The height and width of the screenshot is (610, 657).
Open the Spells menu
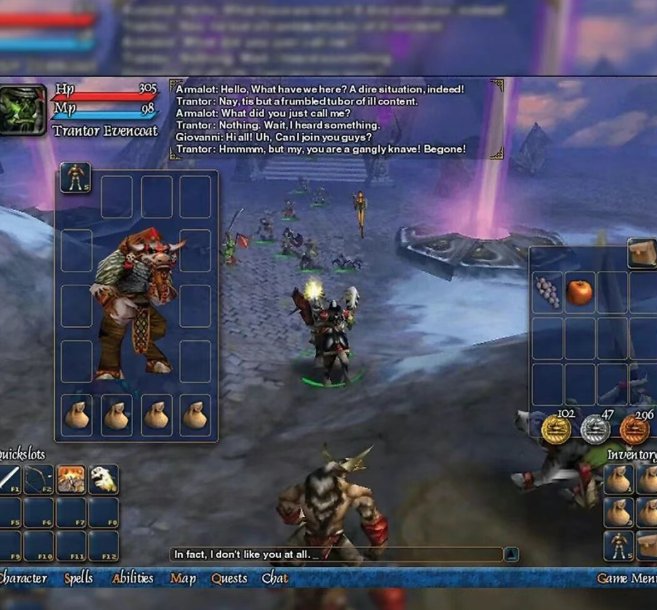[x=79, y=578]
